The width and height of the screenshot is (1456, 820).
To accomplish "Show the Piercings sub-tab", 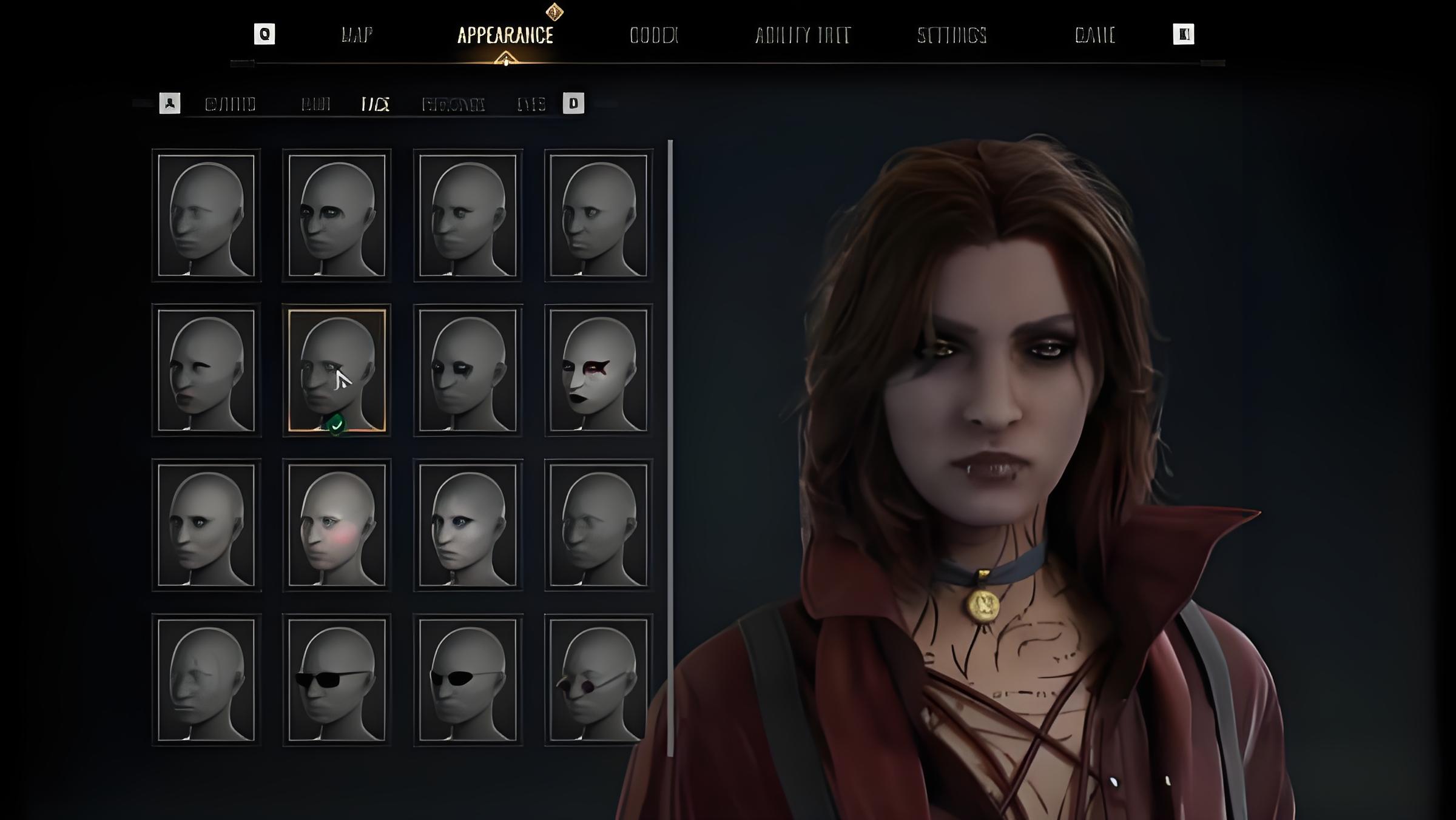I will pos(453,104).
